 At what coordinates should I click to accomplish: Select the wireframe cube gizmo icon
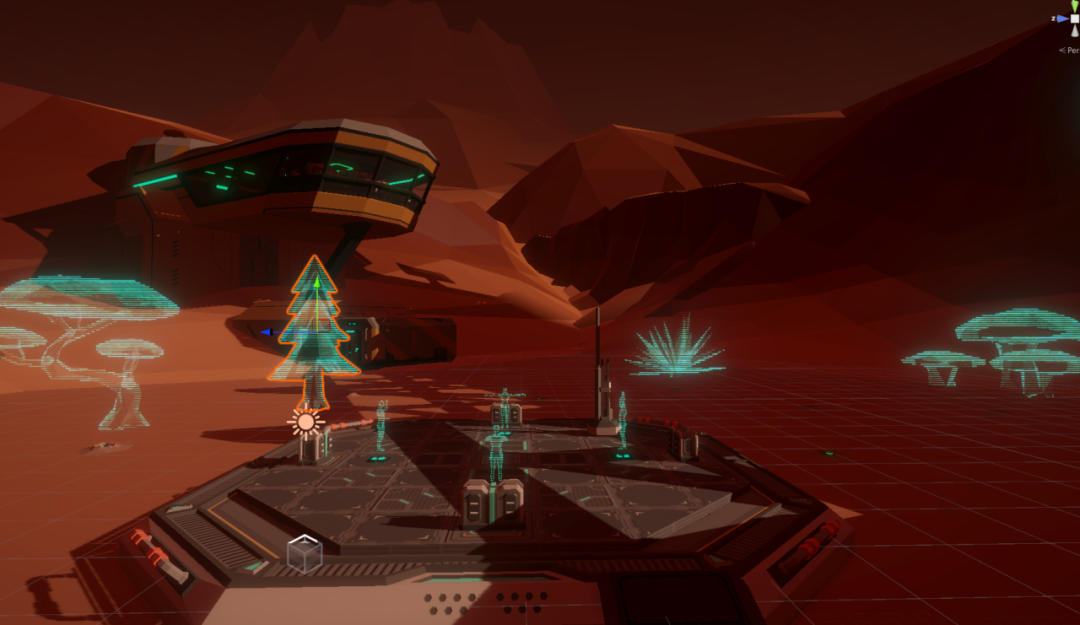(x=304, y=554)
